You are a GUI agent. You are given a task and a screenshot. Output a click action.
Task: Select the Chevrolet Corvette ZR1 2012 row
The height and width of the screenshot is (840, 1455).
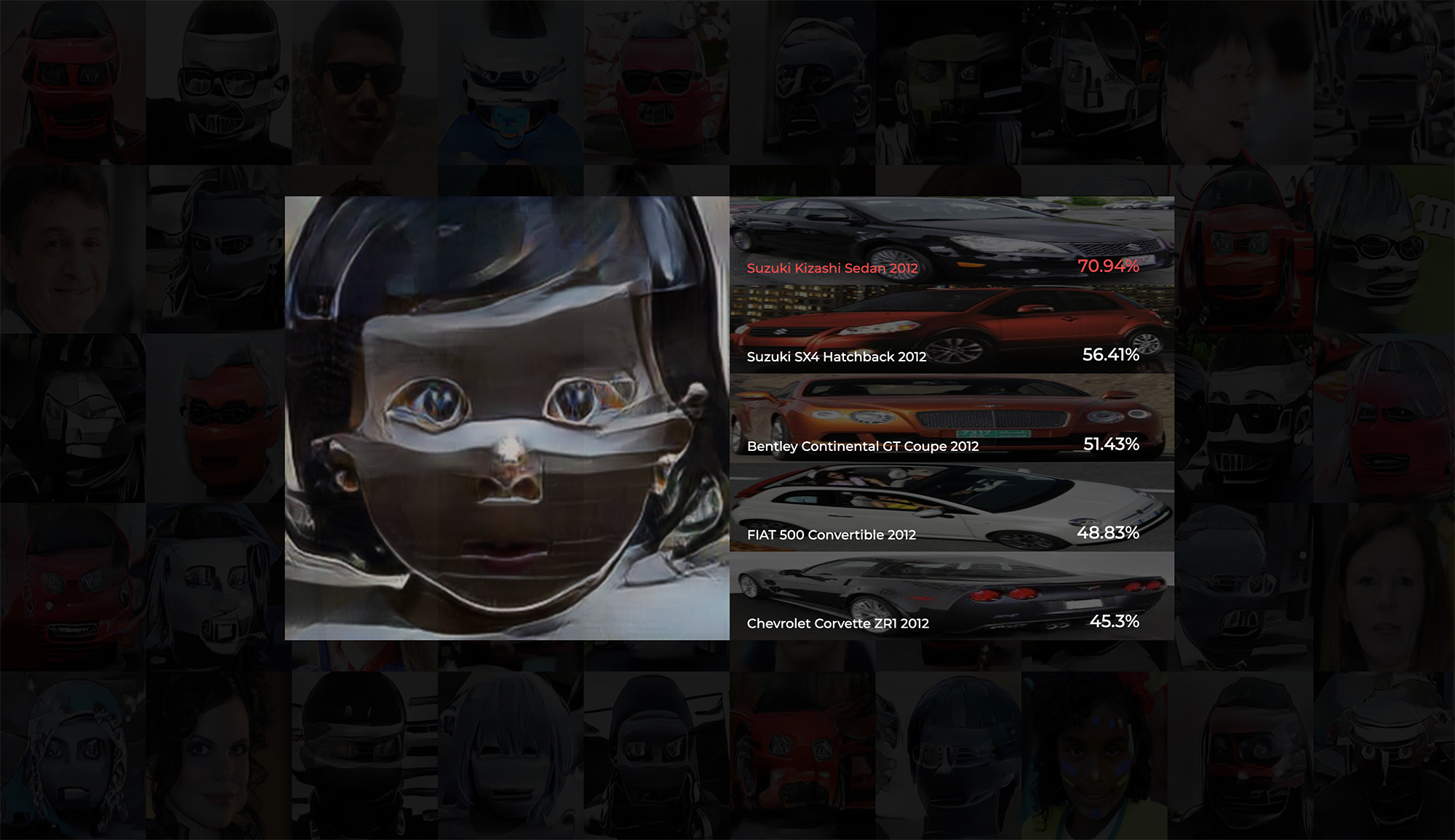click(952, 596)
